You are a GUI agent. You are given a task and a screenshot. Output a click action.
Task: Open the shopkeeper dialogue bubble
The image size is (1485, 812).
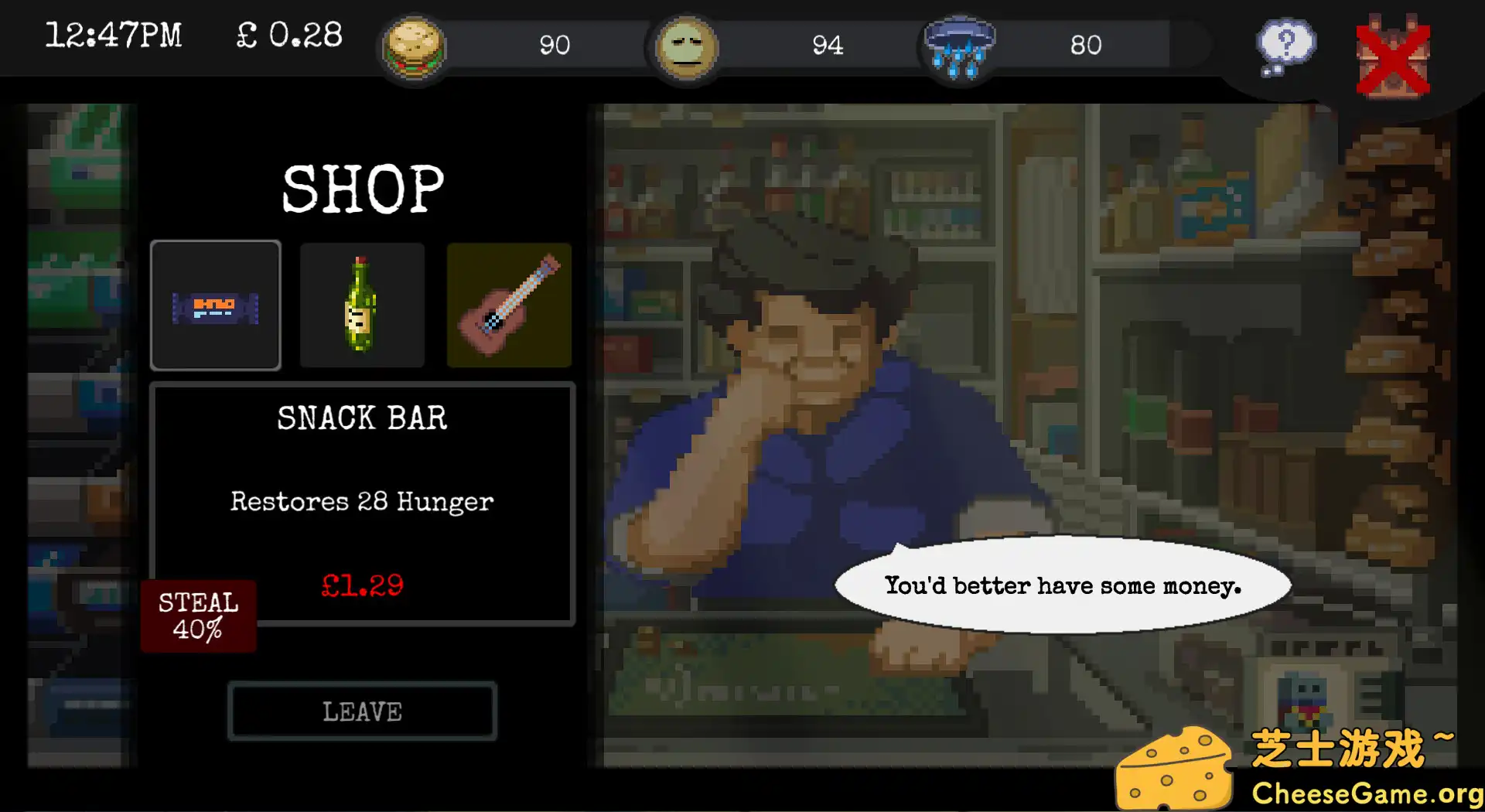point(1063,585)
